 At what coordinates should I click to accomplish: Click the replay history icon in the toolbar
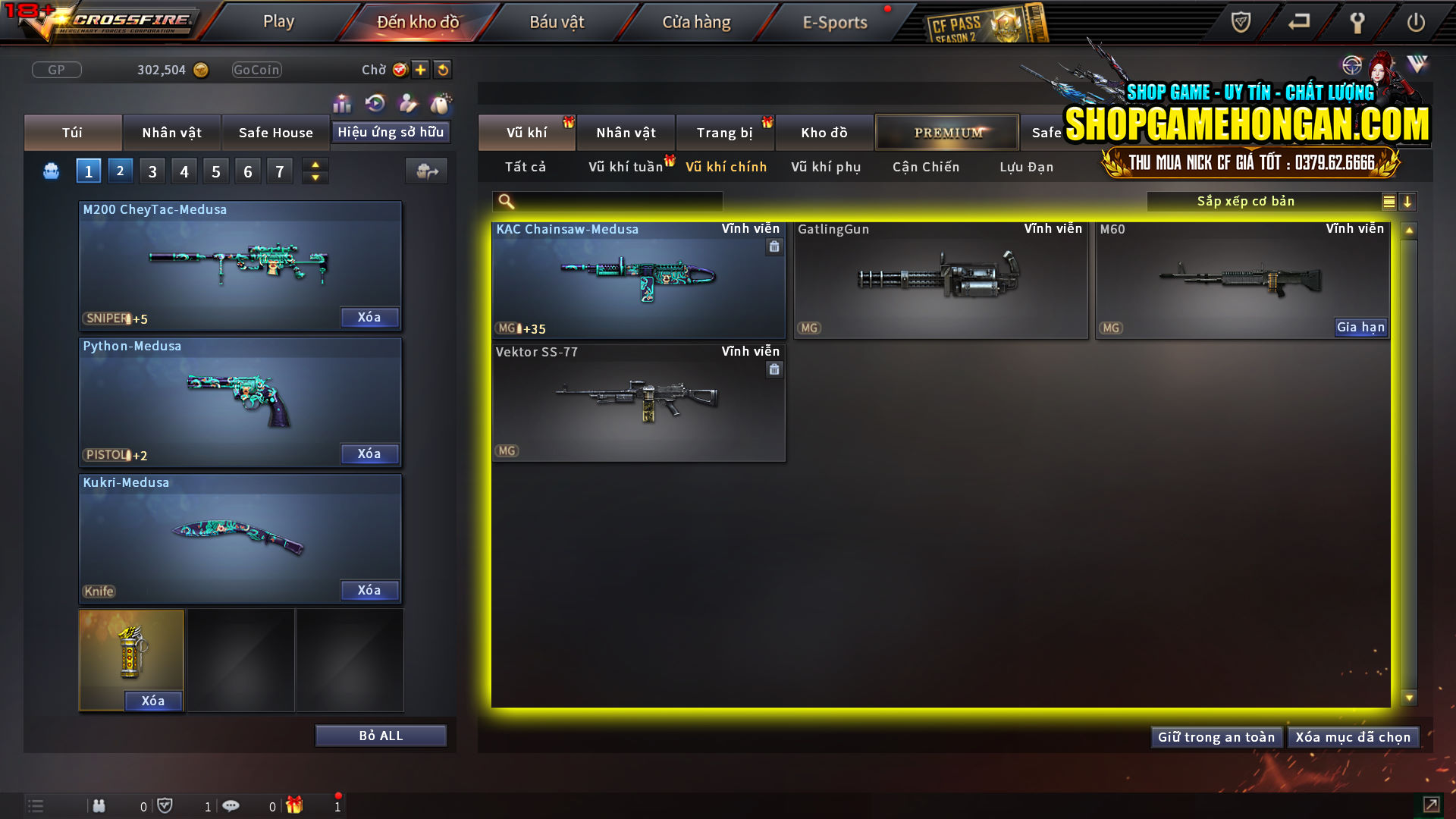pyautogui.click(x=375, y=103)
